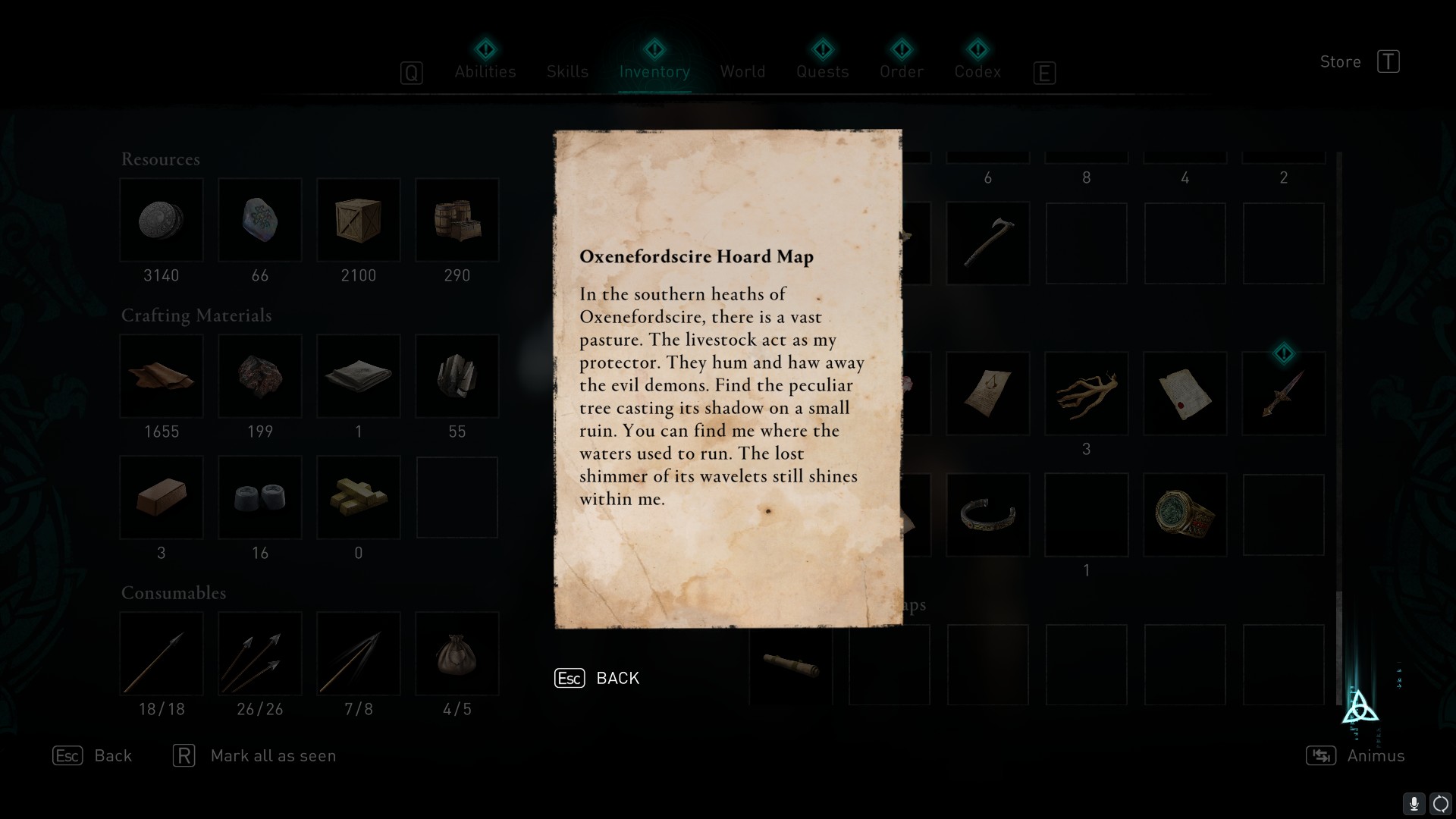Open the Quests tab
The height and width of the screenshot is (819, 1456).
822,71
